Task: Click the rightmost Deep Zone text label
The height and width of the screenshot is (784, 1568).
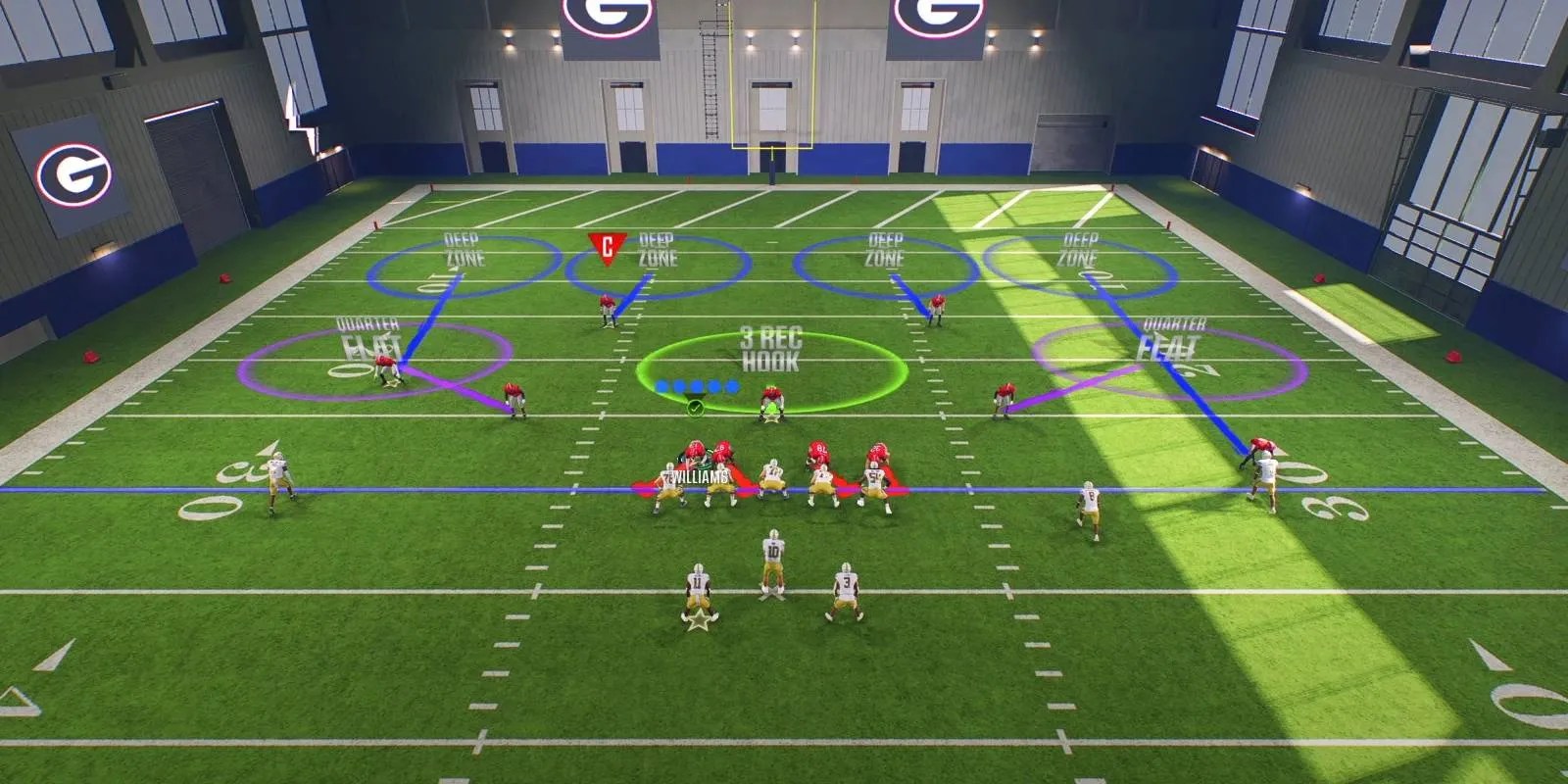Action: pos(1078,247)
